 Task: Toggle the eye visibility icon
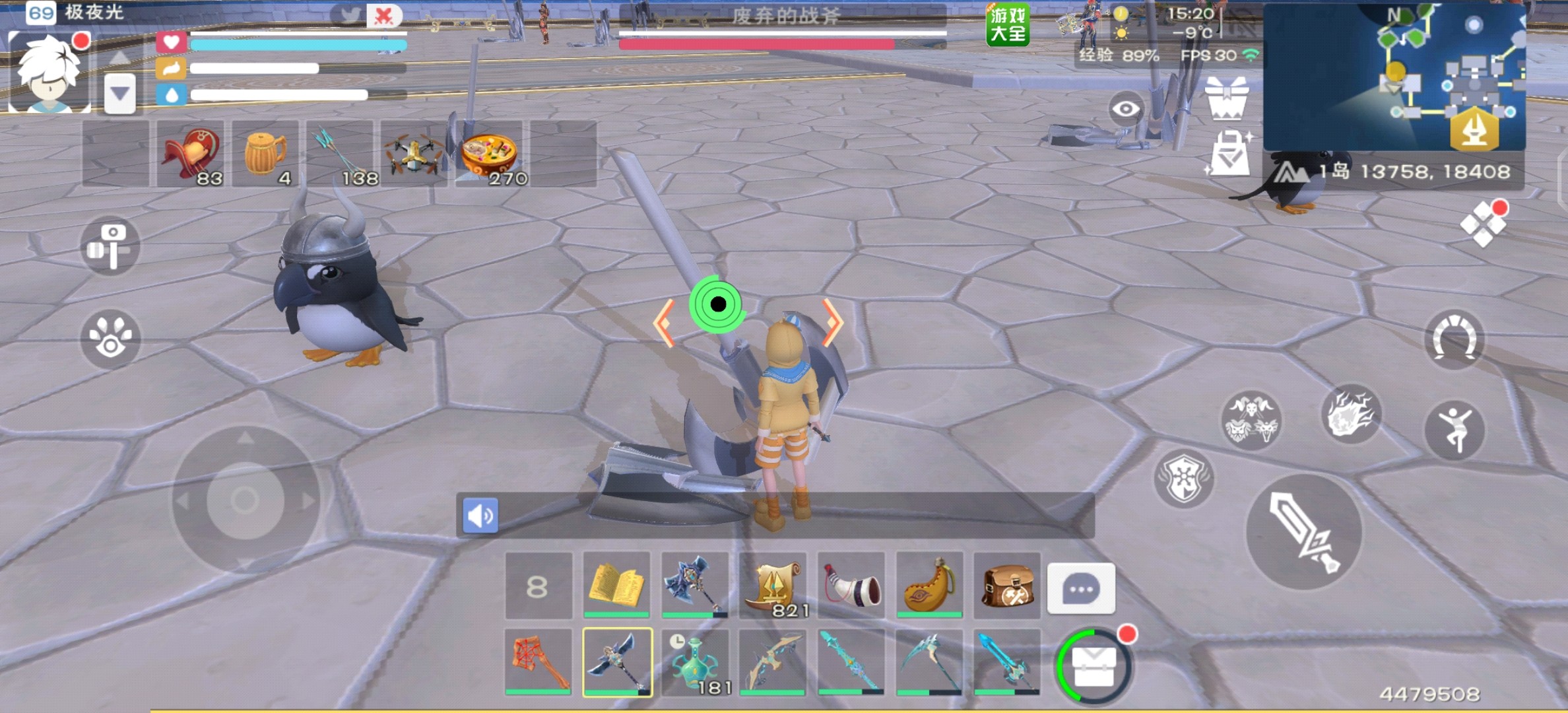[x=1125, y=109]
